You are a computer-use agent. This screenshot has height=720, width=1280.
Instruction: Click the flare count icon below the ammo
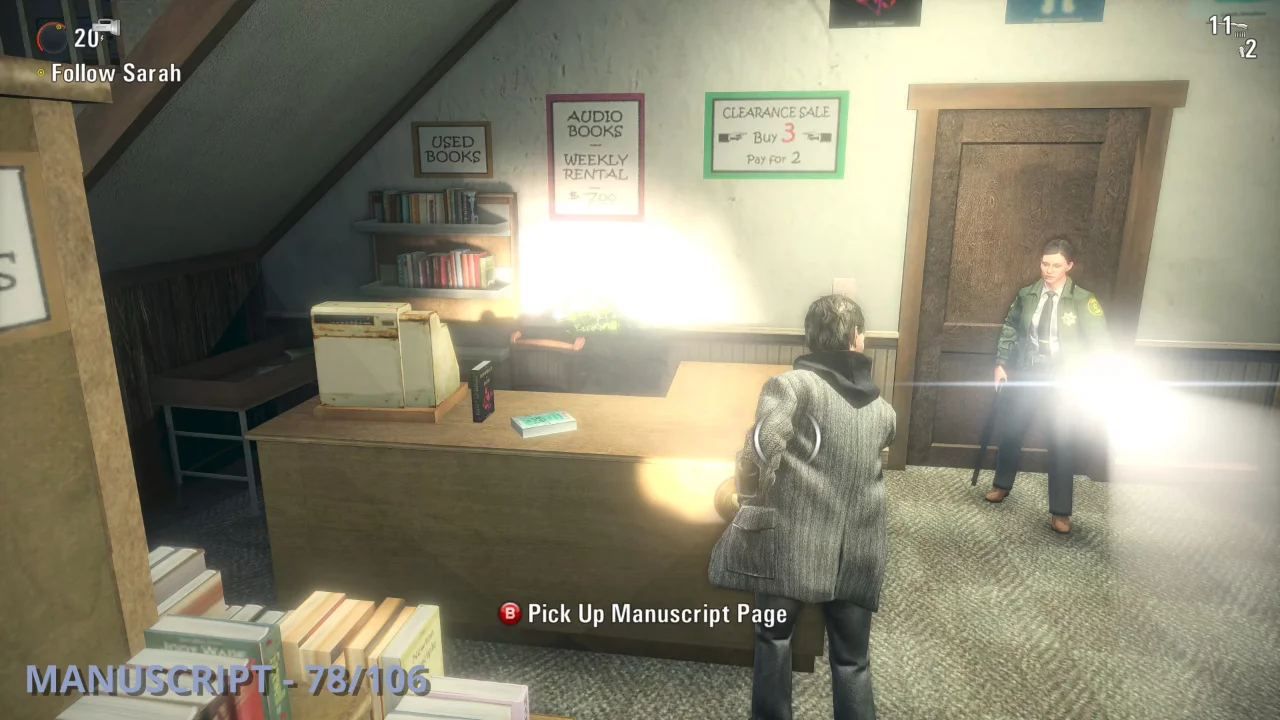click(x=1243, y=49)
